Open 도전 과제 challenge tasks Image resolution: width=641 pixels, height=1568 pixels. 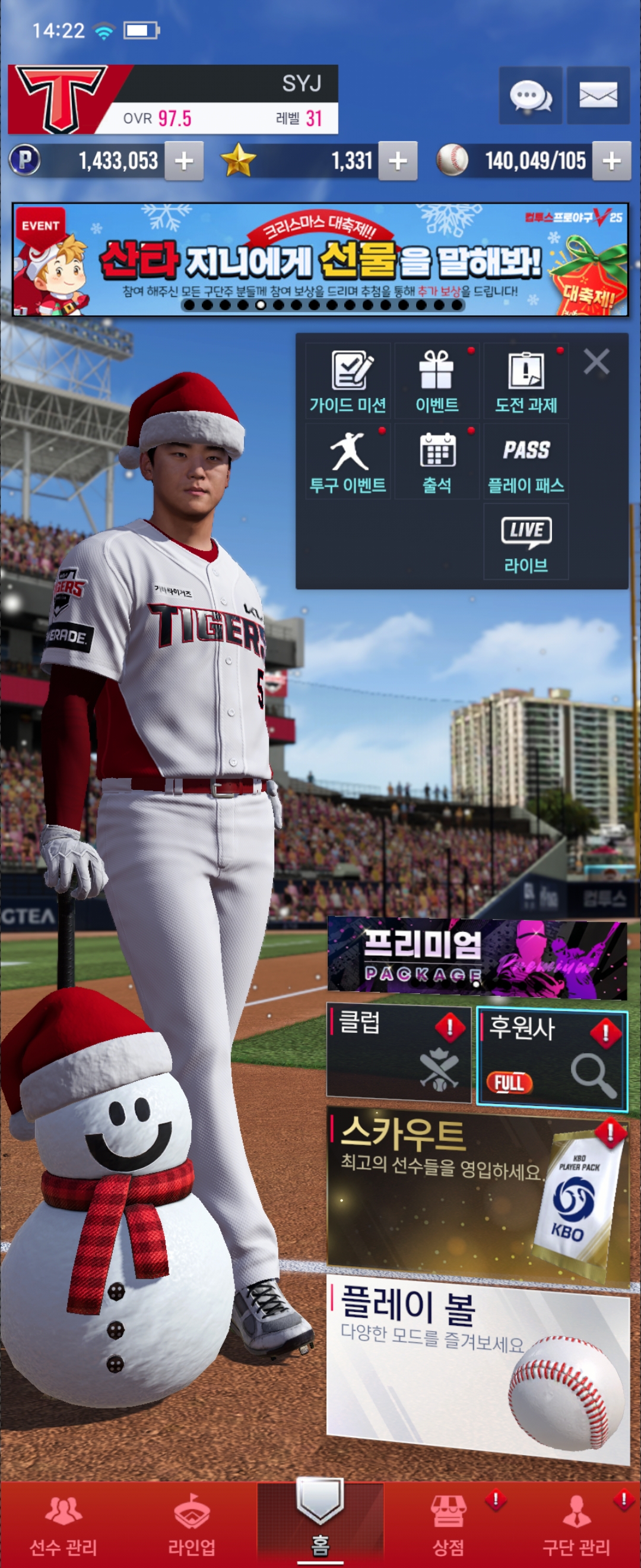pyautogui.click(x=526, y=381)
